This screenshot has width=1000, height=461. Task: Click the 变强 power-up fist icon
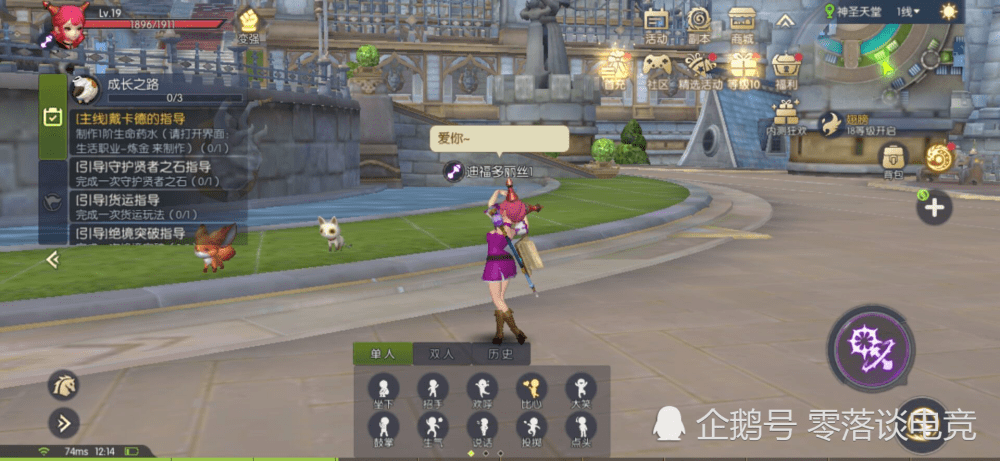[x=248, y=23]
